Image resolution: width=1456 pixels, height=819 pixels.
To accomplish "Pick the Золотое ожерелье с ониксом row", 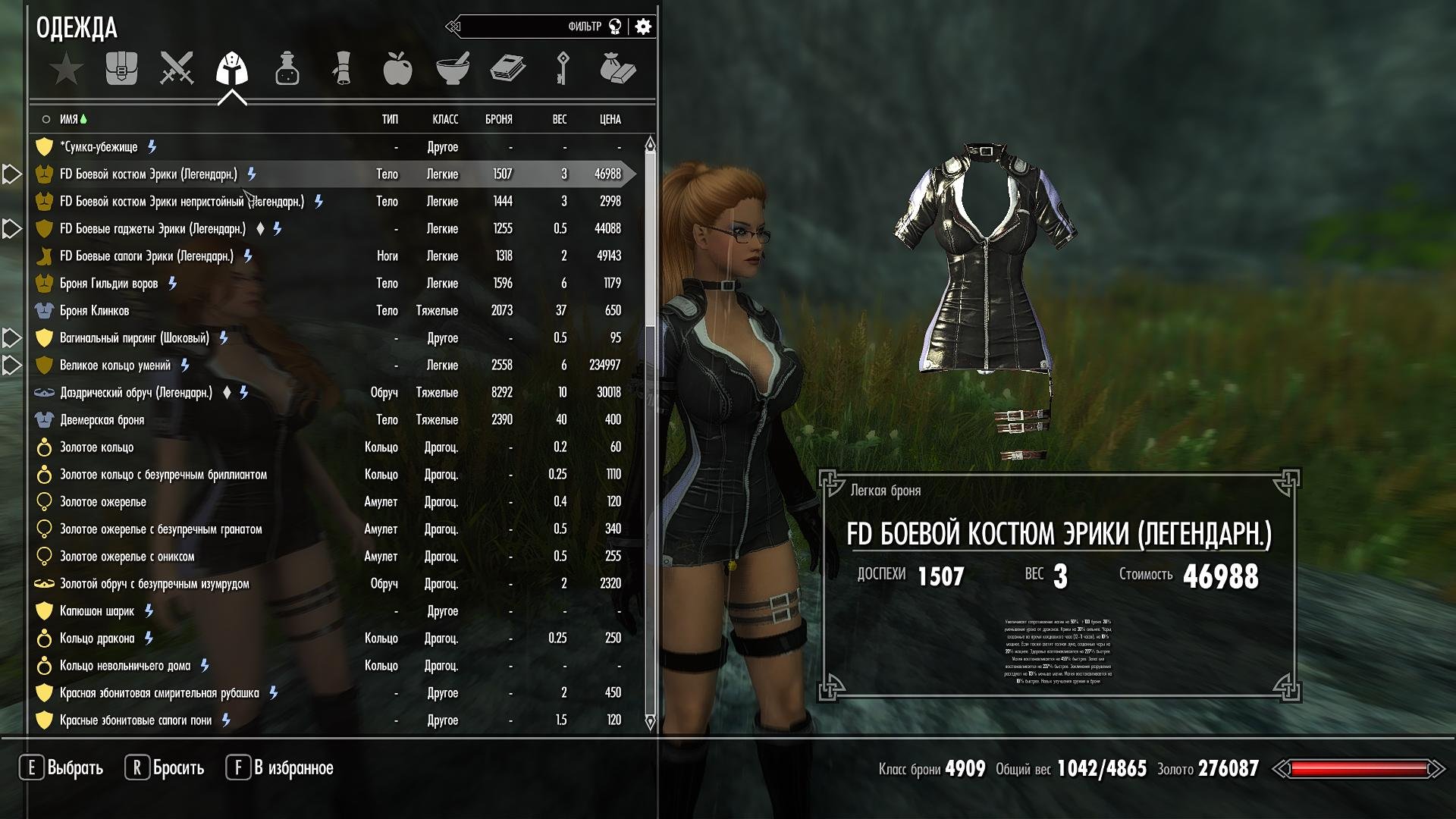I will (127, 557).
